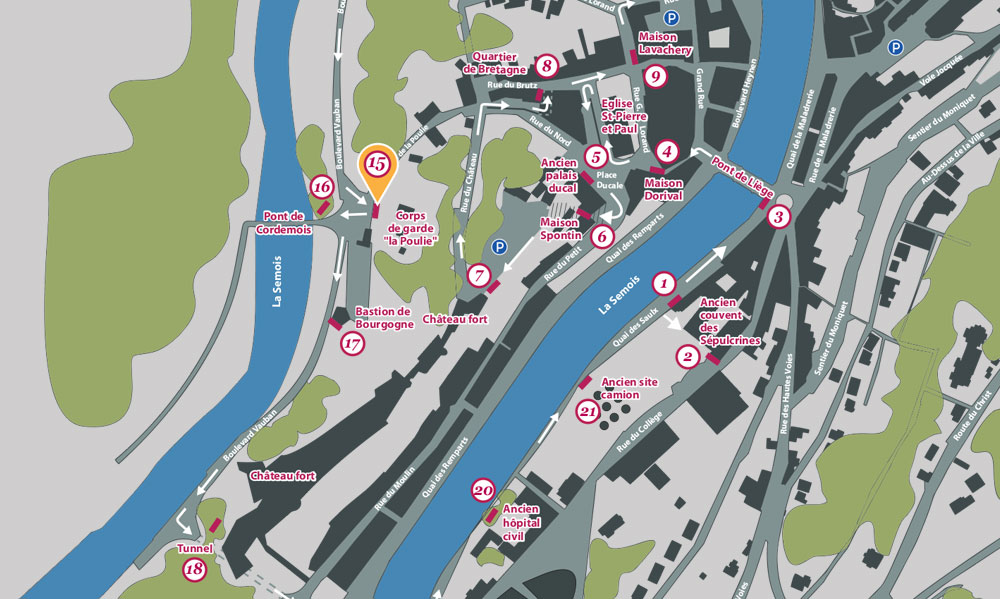
Task: Click marker 2 Ancien couvent des Sépulcrines
Action: tap(686, 356)
